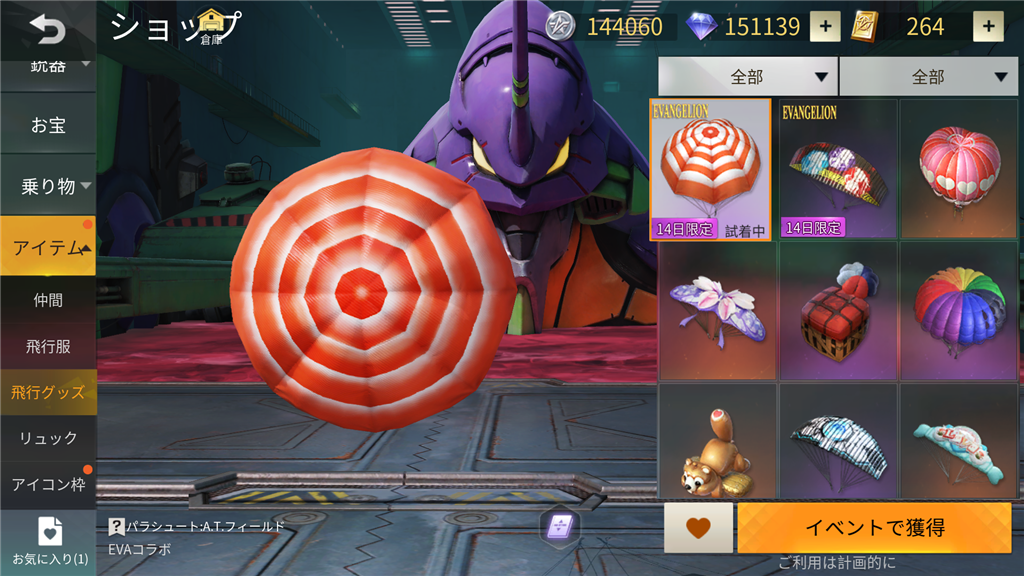The image size is (1024, 576).
Task: Select the pink heart balloon parachute
Action: coord(959,168)
